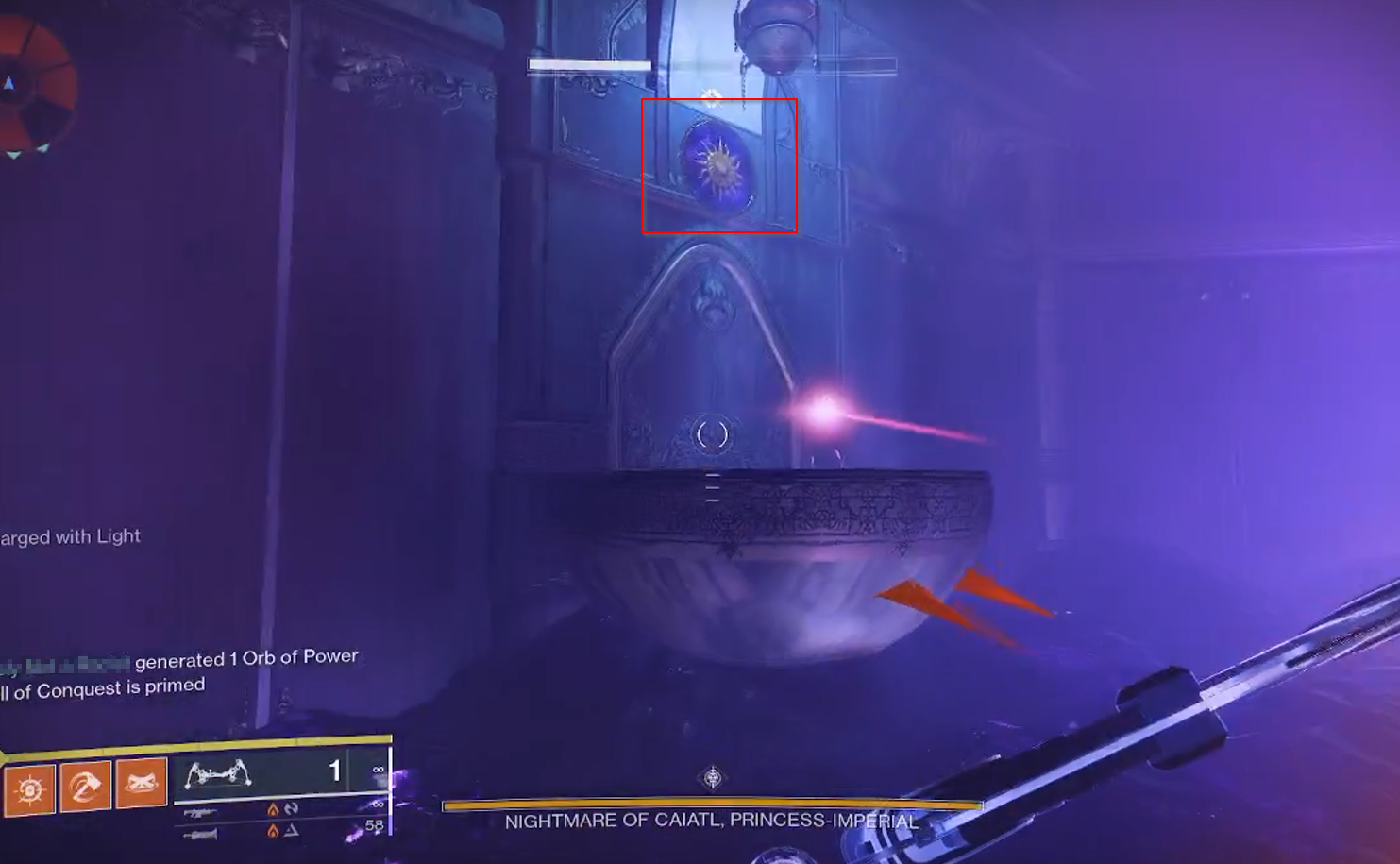Click the 'Charged with Light' buff text

point(70,535)
